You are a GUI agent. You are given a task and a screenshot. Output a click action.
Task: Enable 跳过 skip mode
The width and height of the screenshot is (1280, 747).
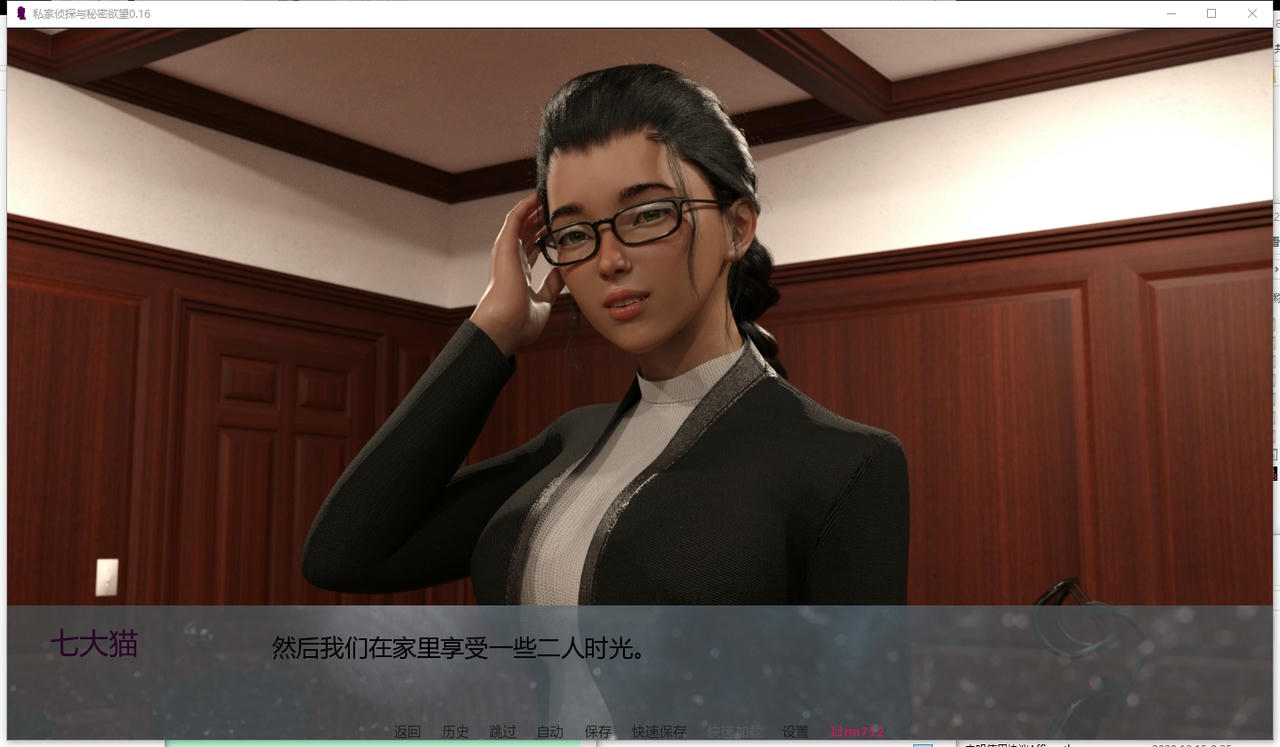coord(501,732)
